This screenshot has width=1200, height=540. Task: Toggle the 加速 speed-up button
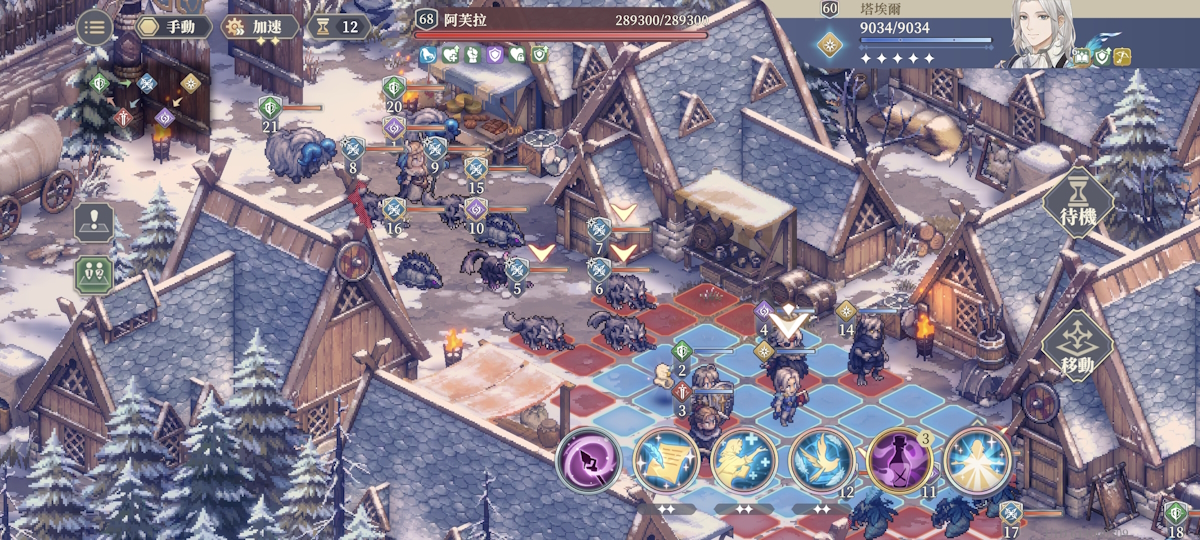(x=259, y=27)
